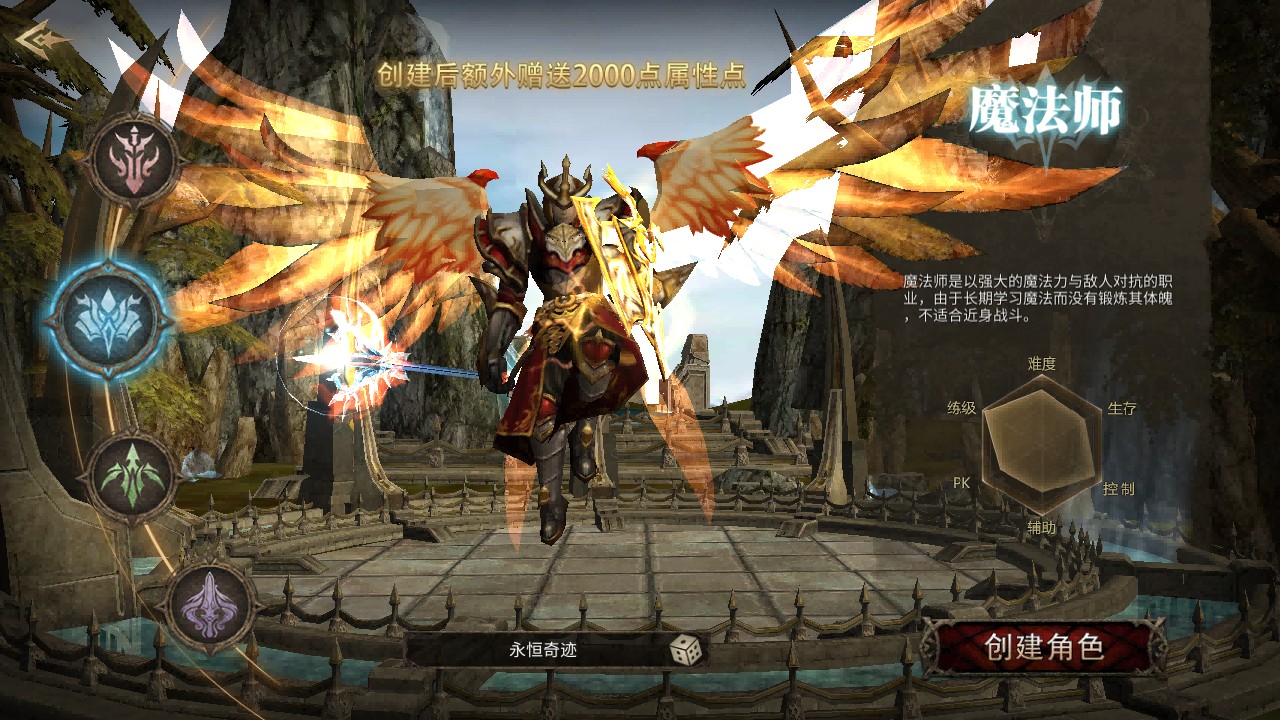Edit the character name field 永恒奇迹
Screen dimensions: 1280x720
point(543,651)
